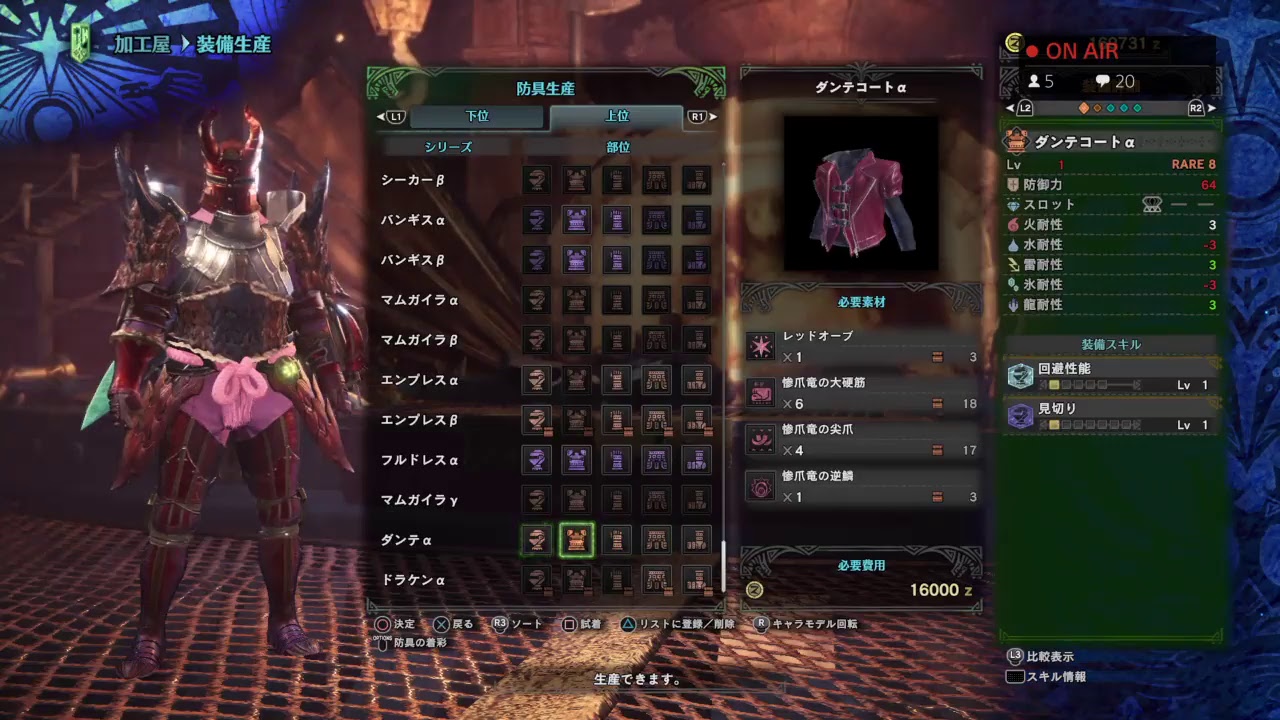Click the レッドオーブ material row
The height and width of the screenshot is (720, 1280).
pyautogui.click(x=861, y=347)
